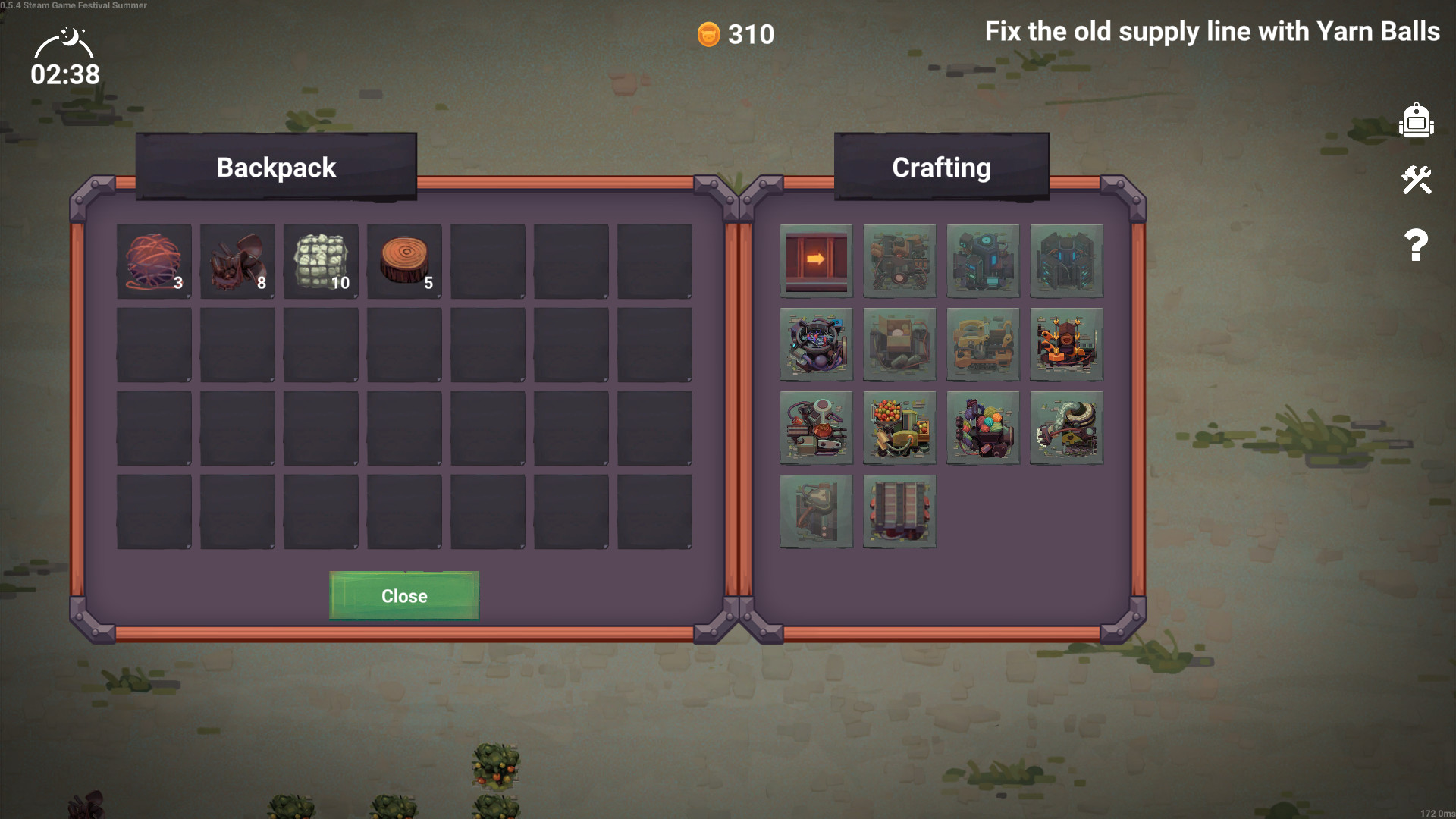The height and width of the screenshot is (819, 1456).
Task: Select the colorful yarn ball machine recipe
Action: tap(983, 427)
